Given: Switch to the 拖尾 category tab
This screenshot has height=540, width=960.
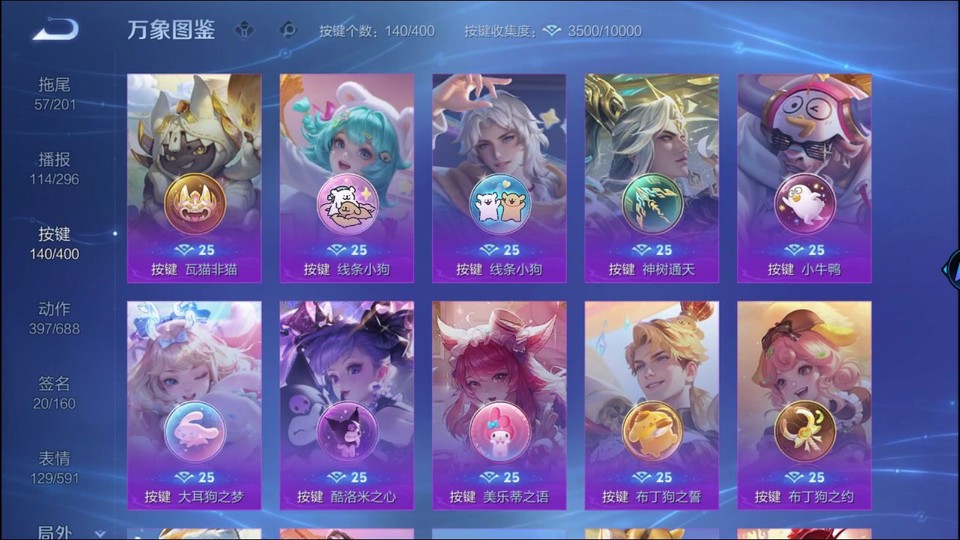Looking at the screenshot, I should 55,93.
